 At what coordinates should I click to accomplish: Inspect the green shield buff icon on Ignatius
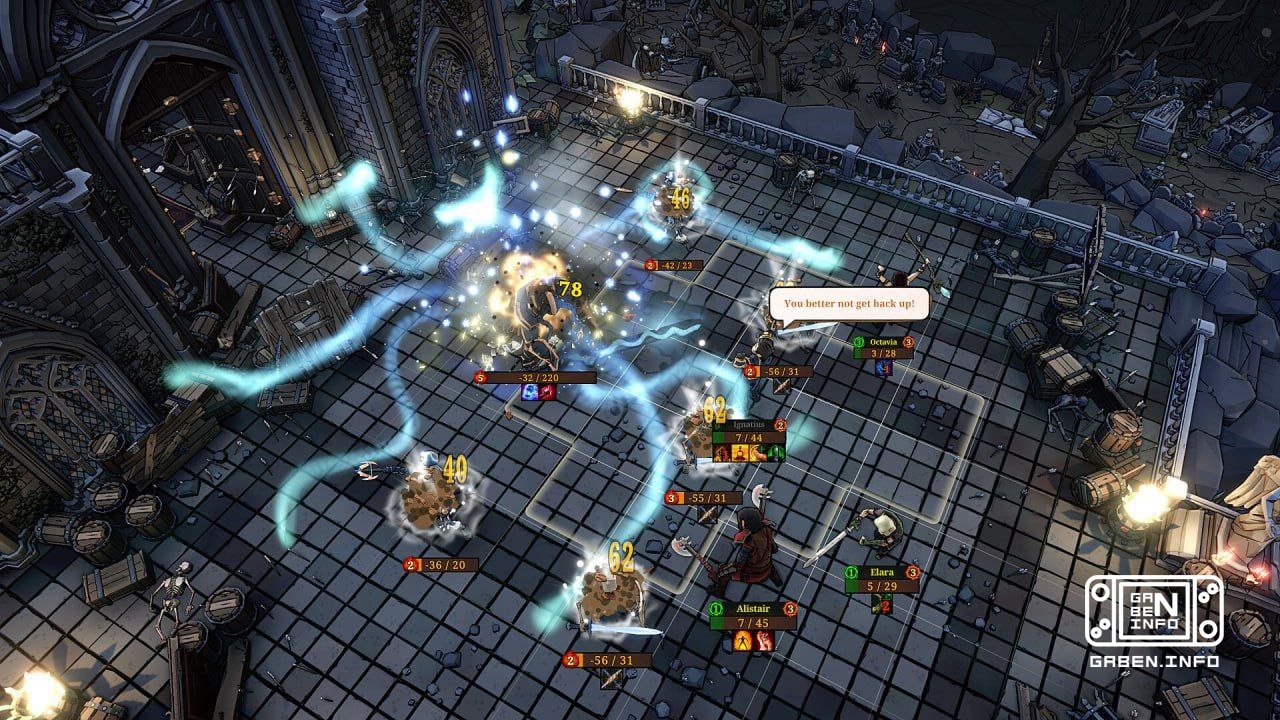pos(776,453)
